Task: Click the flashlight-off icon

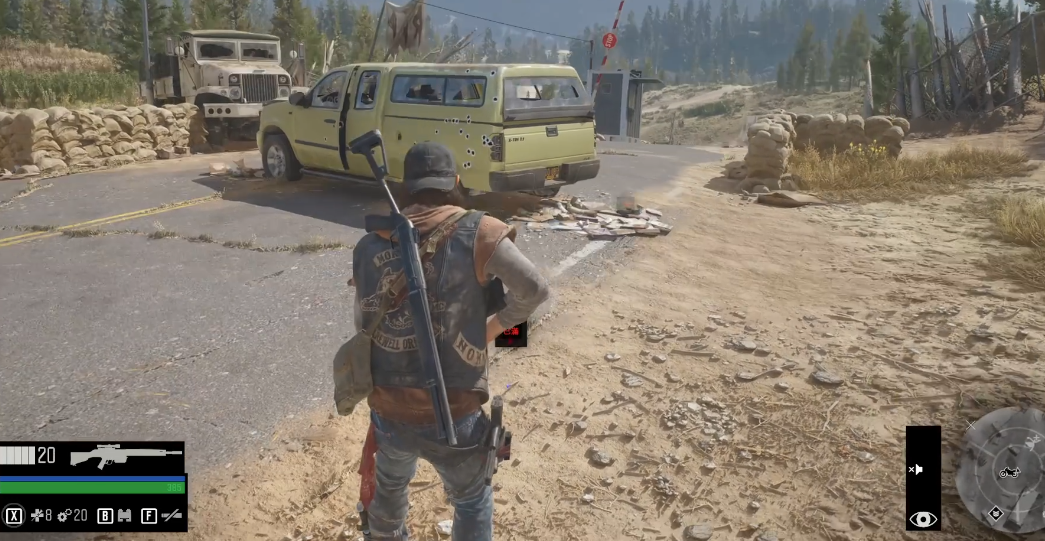Action: point(172,516)
